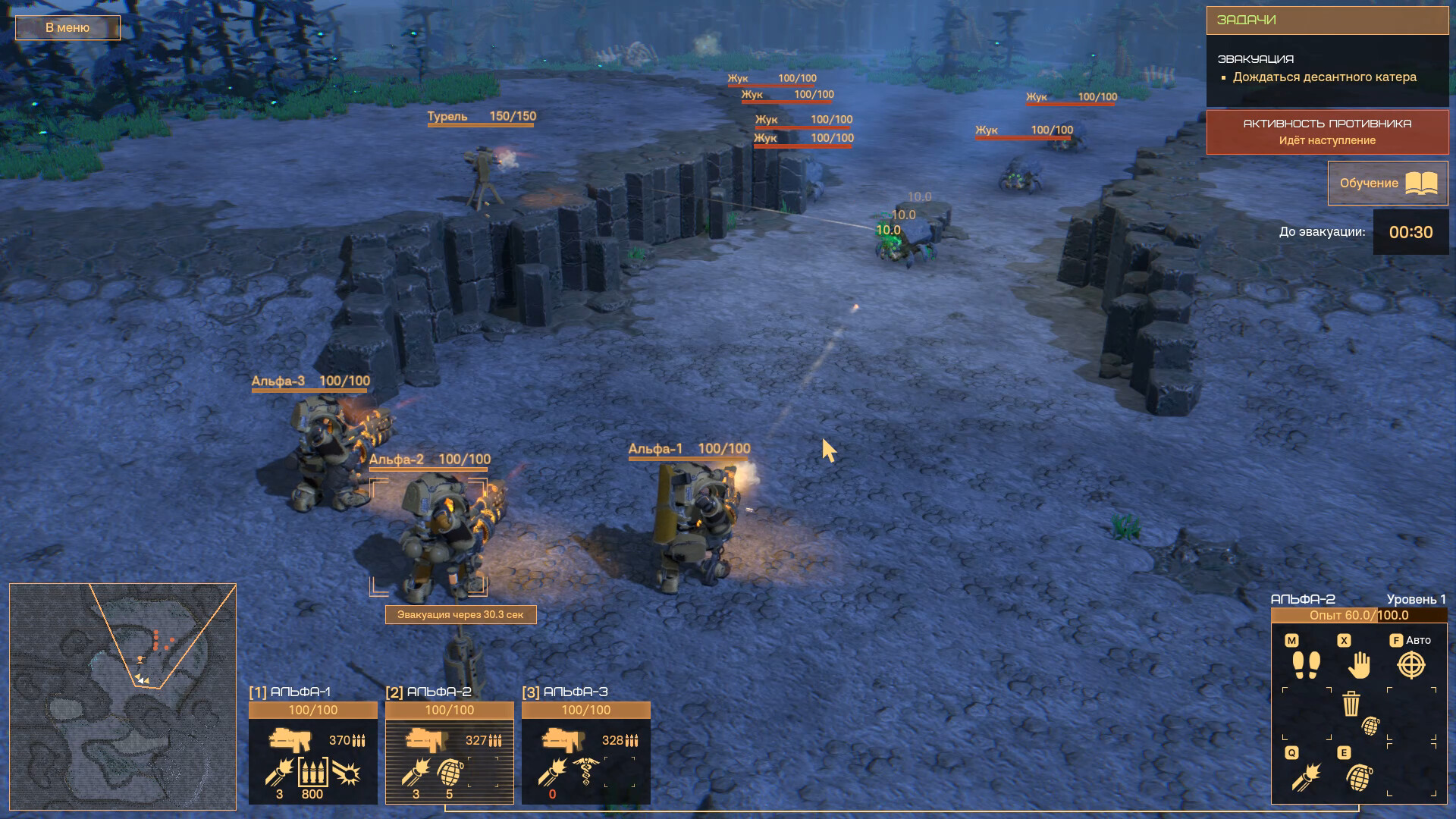Select the rifle weapon icon of АЛЬФА-1
The width and height of the screenshot is (1456, 819).
[291, 739]
